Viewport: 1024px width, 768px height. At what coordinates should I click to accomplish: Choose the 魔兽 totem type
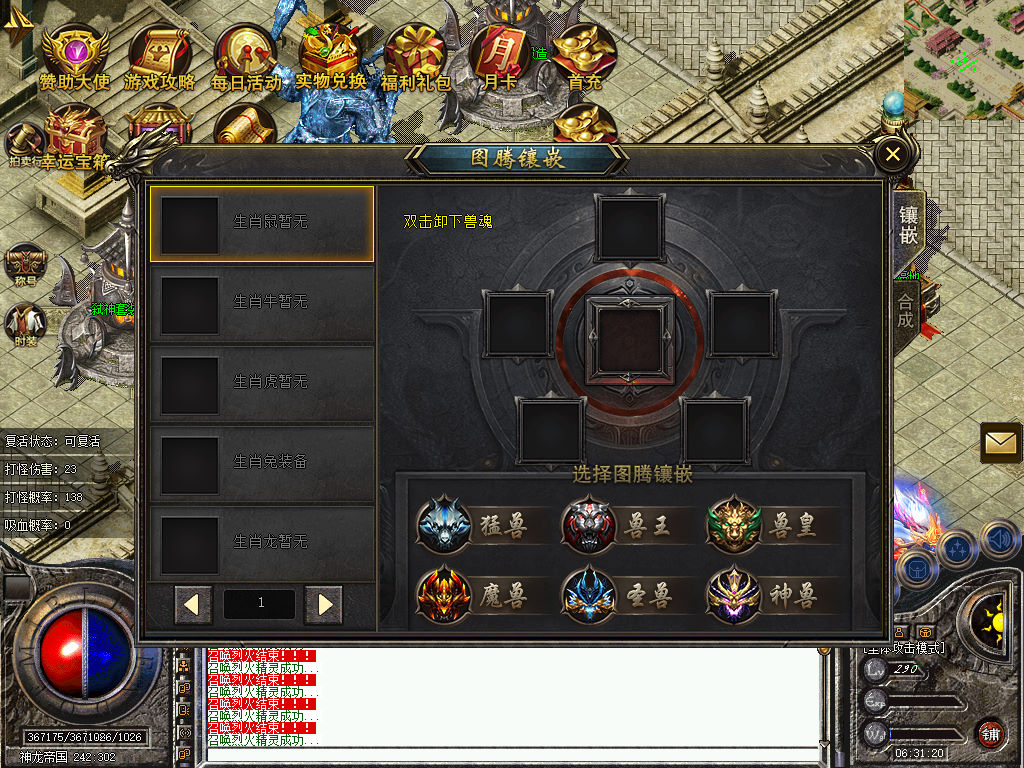474,595
